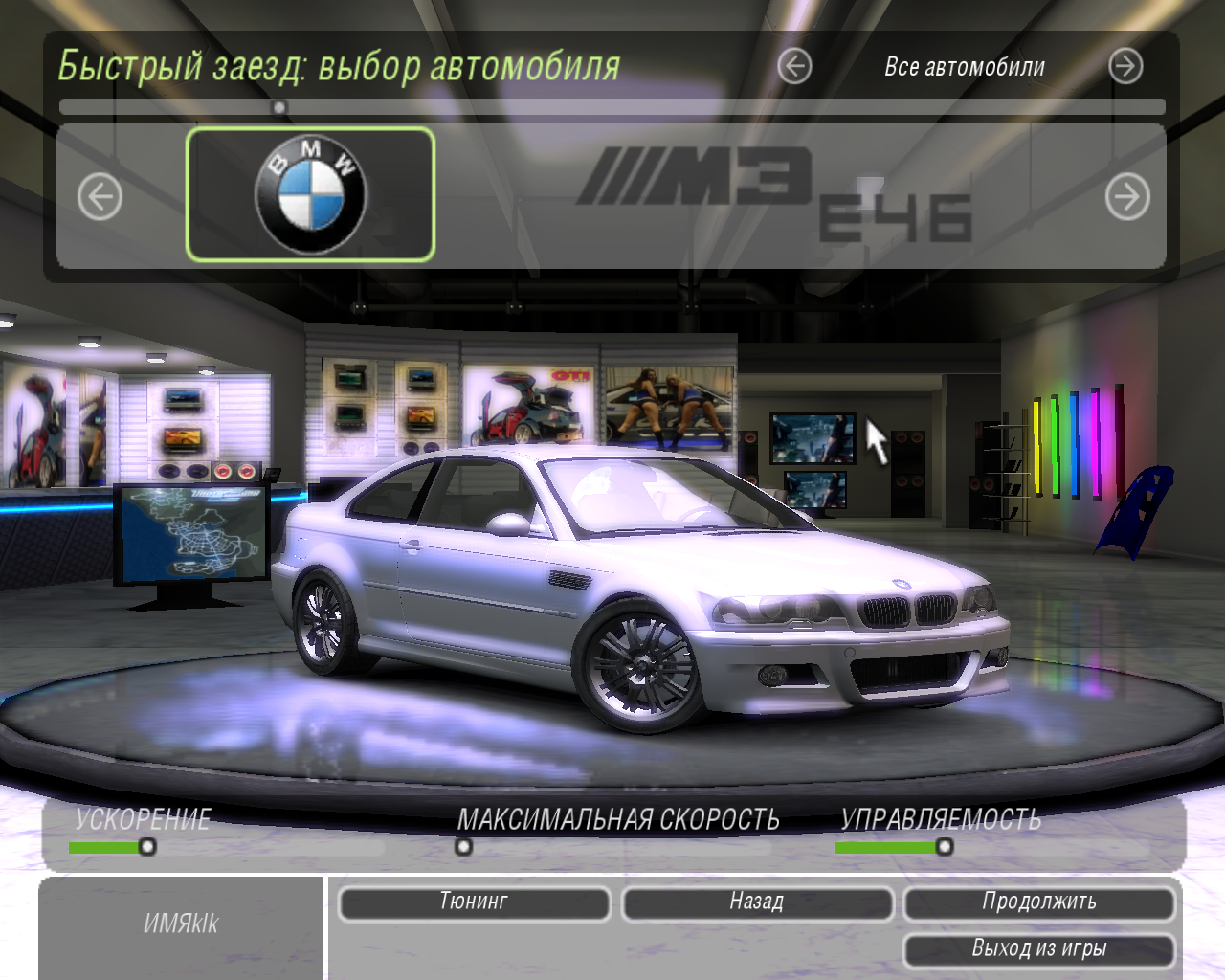Show the previous car with the left arrow
This screenshot has height=980, width=1225.
point(100,197)
